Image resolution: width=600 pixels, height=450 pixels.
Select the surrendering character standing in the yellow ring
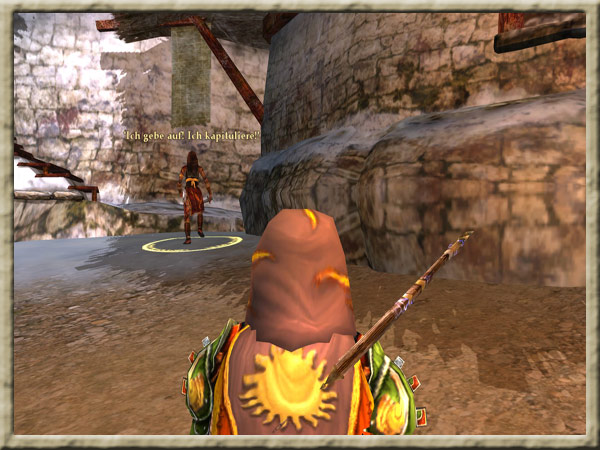point(192,195)
